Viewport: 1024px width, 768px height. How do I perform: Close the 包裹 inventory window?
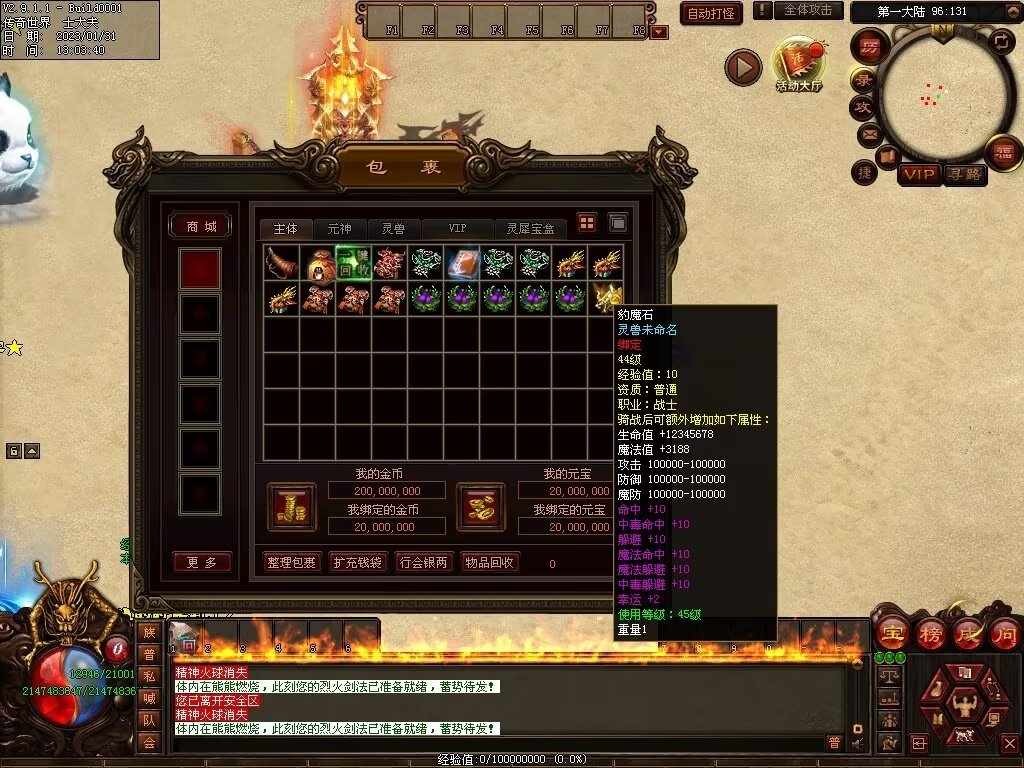coord(641,168)
